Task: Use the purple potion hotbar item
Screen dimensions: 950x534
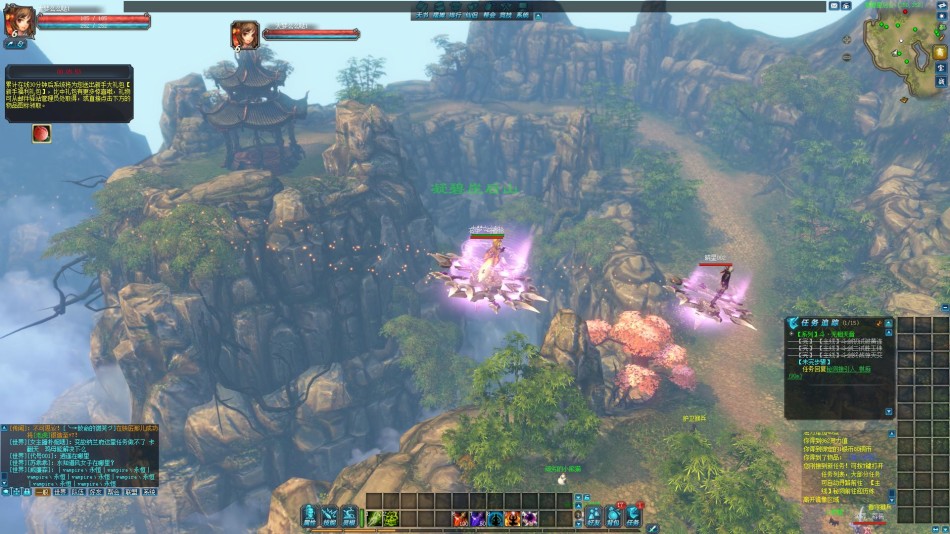Action: tap(477, 518)
